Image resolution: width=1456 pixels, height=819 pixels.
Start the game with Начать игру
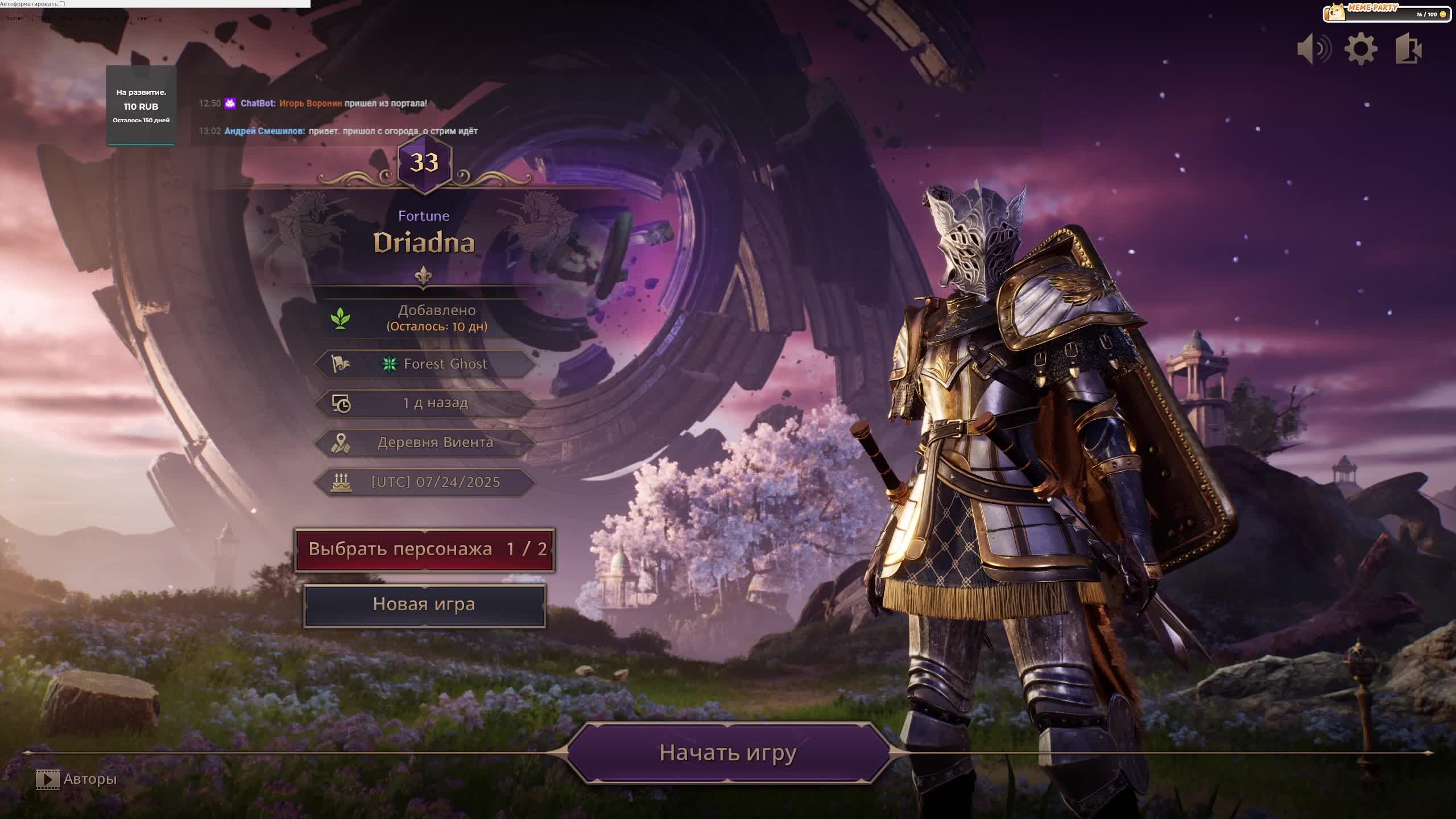click(x=728, y=752)
